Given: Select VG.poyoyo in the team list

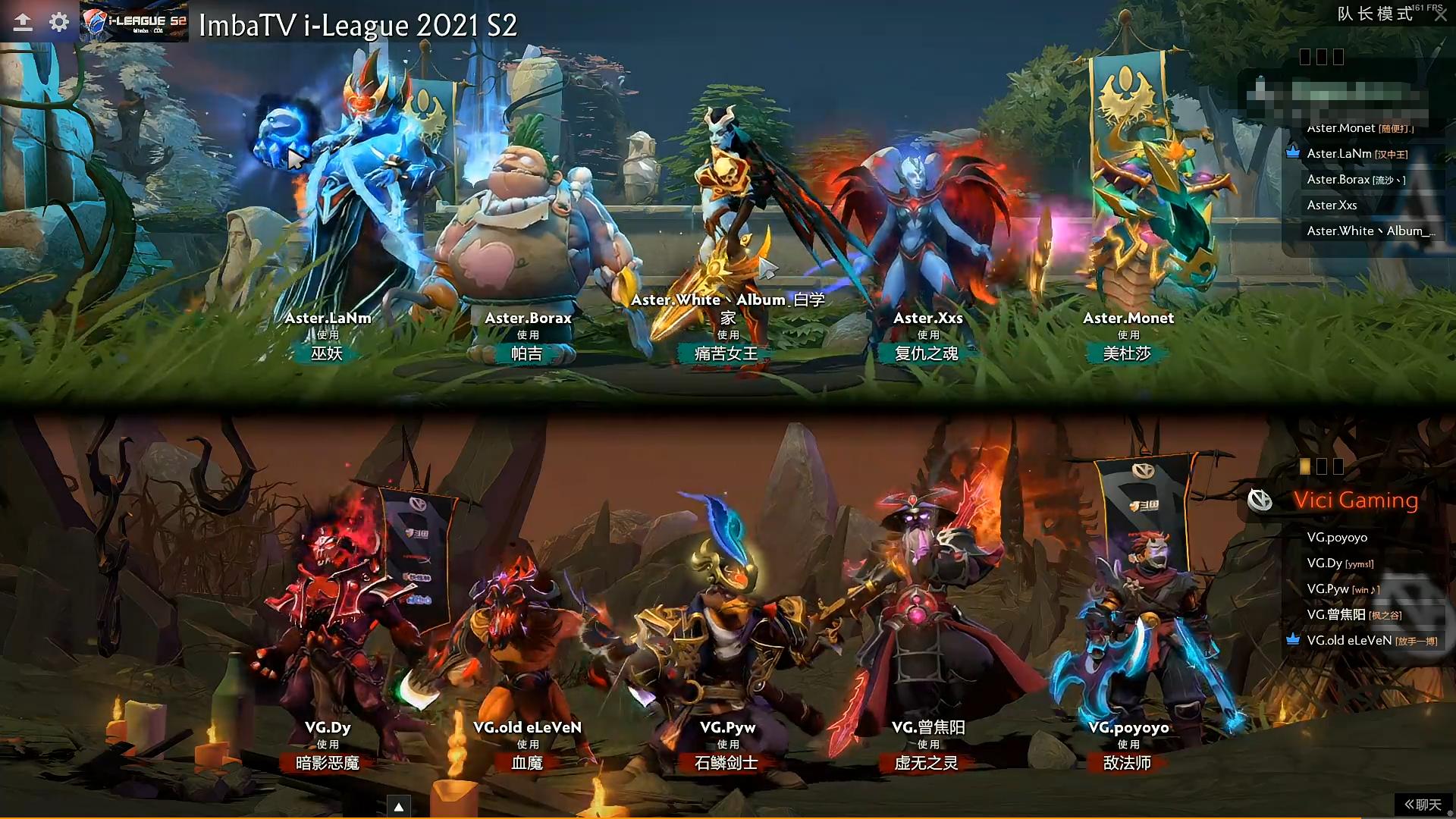Looking at the screenshot, I should click(x=1337, y=538).
